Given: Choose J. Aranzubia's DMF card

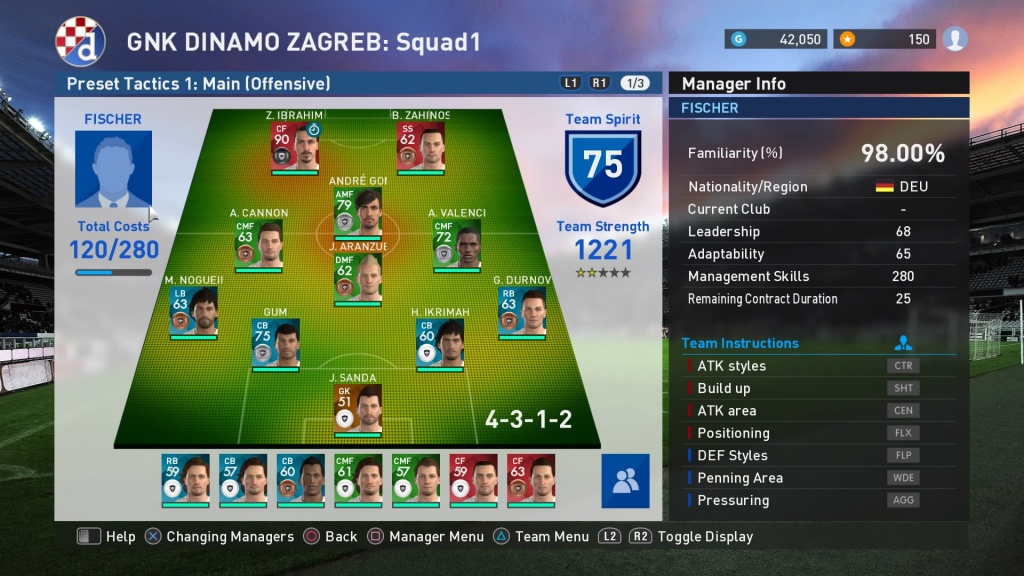Looking at the screenshot, I should point(358,276).
